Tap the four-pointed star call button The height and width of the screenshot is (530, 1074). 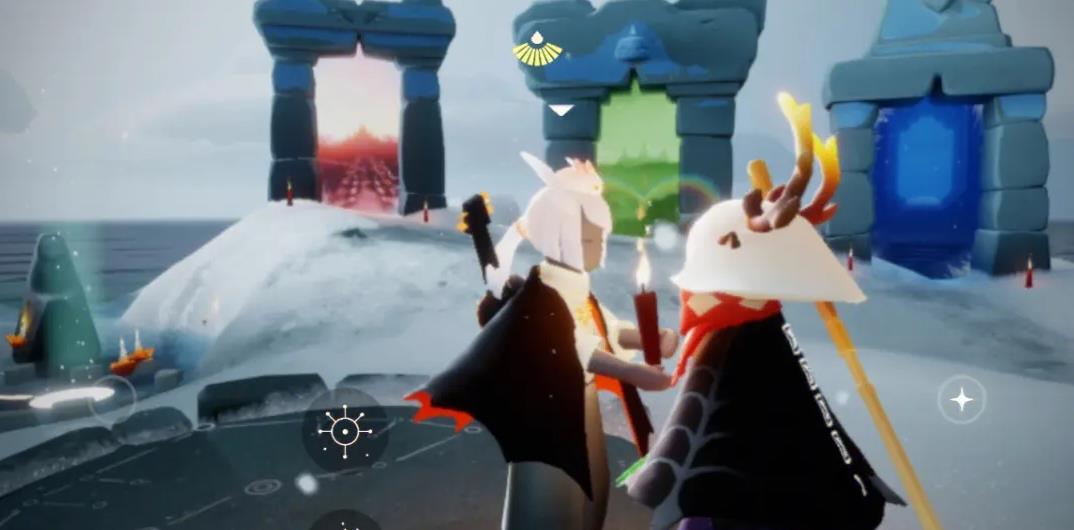click(x=961, y=400)
